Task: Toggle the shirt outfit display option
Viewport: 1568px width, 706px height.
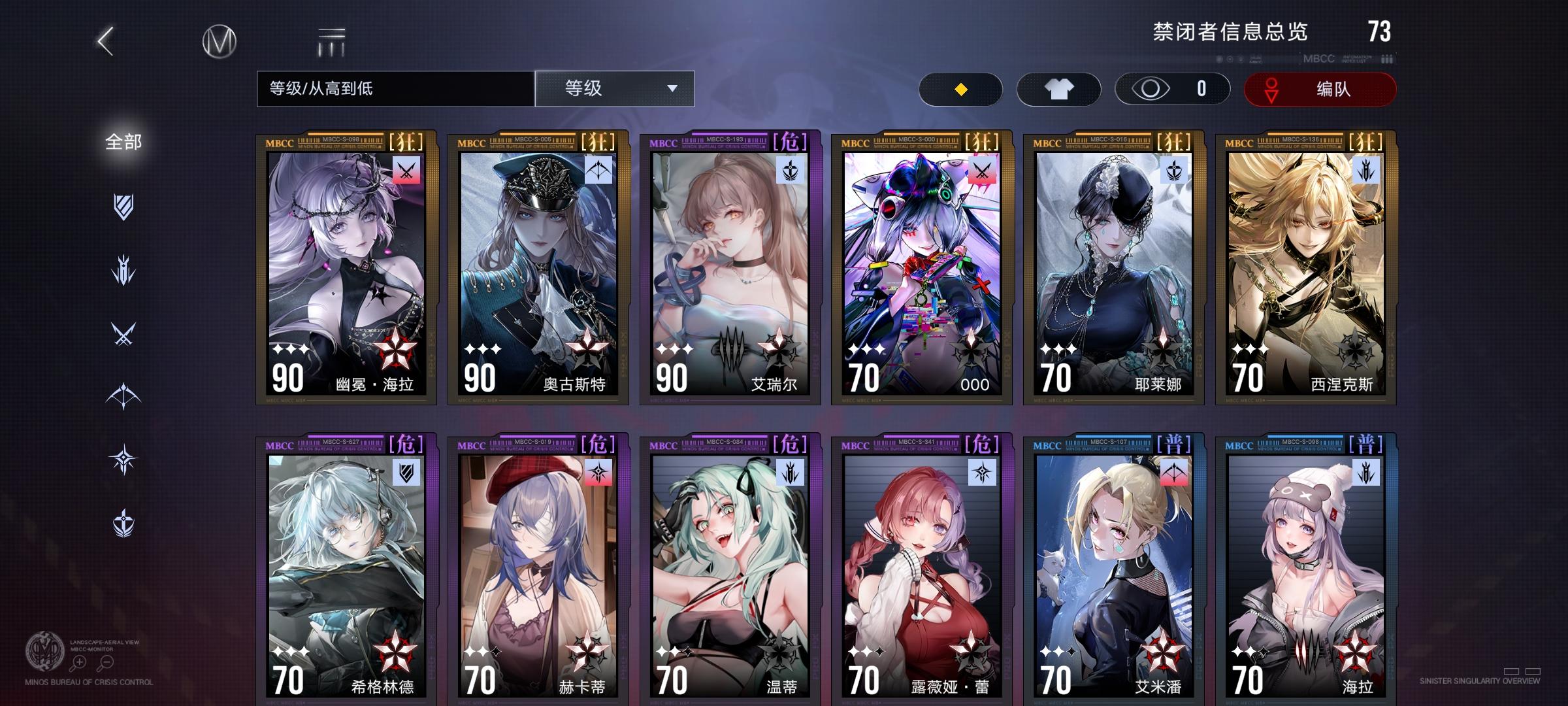Action: tap(1057, 88)
